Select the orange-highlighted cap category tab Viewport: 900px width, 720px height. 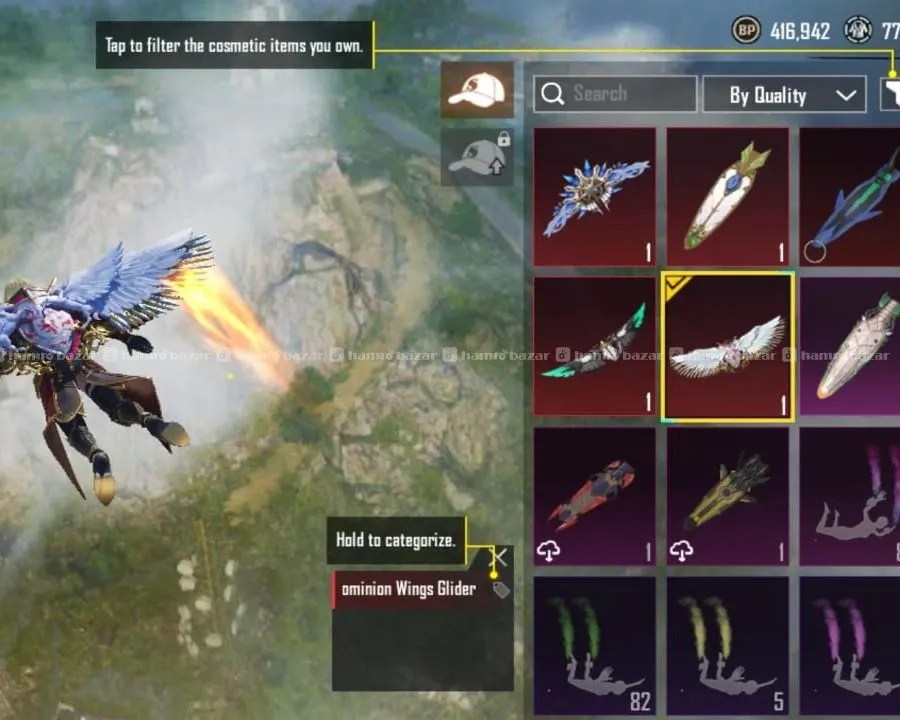pos(477,90)
